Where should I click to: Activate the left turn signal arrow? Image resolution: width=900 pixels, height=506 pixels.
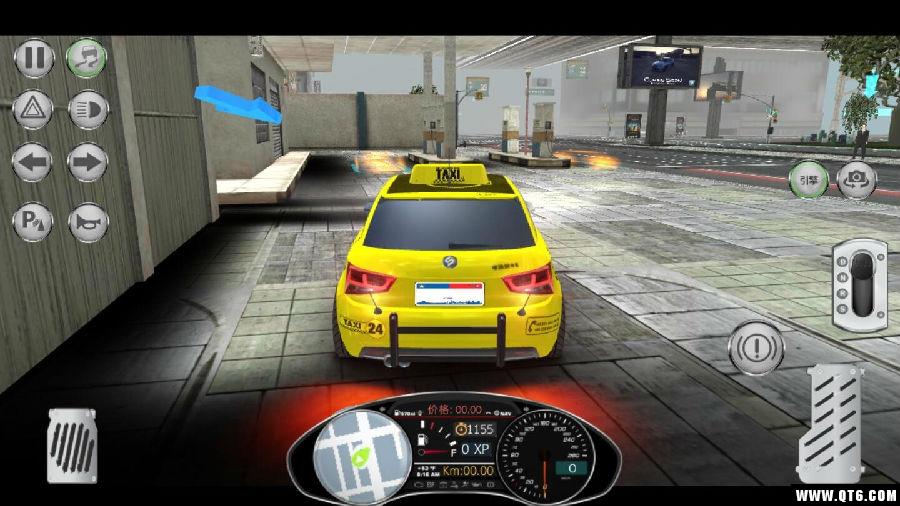[x=33, y=162]
